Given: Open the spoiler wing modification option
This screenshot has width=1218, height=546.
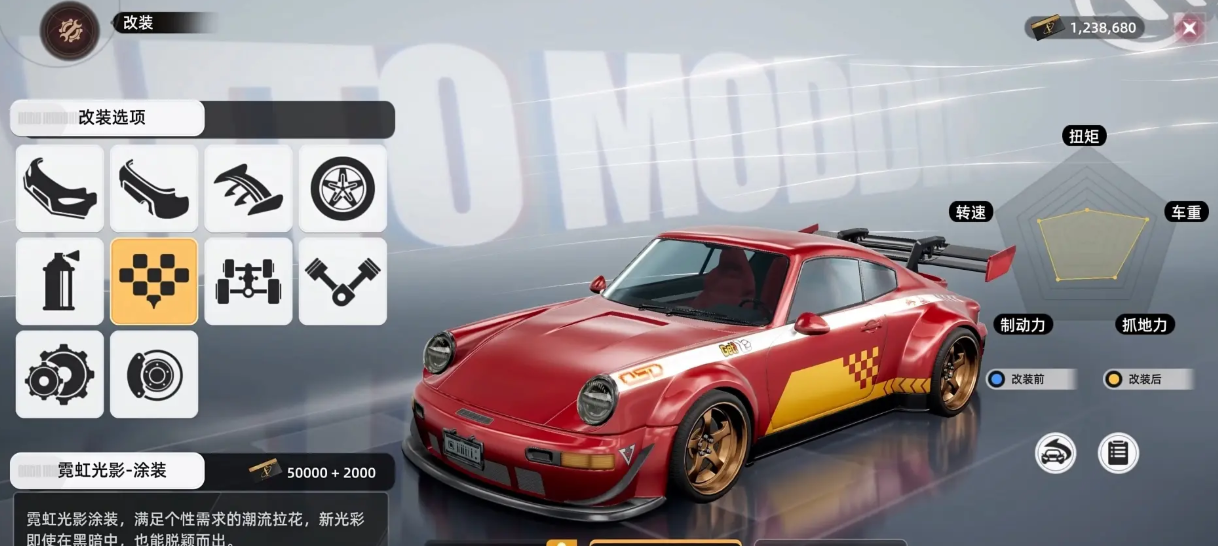Looking at the screenshot, I should [x=248, y=189].
